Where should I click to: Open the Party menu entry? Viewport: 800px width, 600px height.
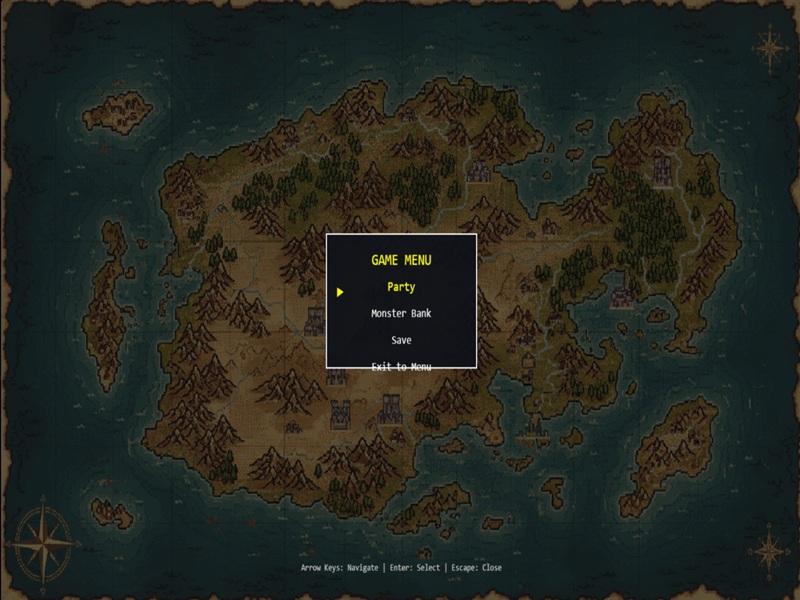pos(401,287)
